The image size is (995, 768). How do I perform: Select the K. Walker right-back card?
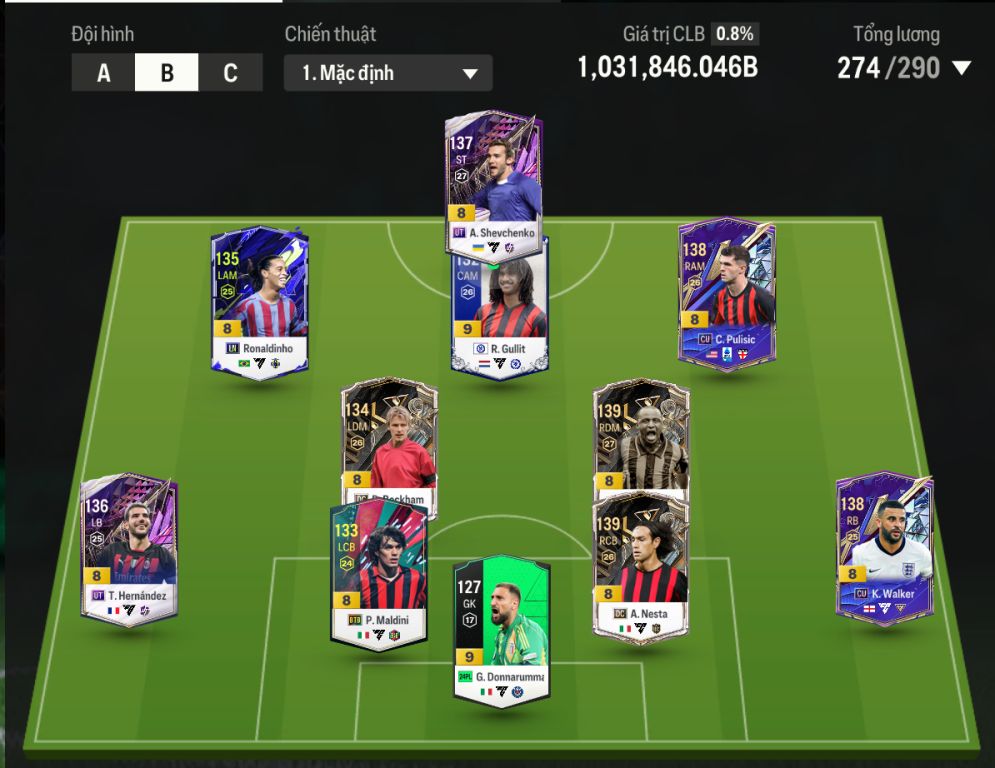(x=884, y=547)
